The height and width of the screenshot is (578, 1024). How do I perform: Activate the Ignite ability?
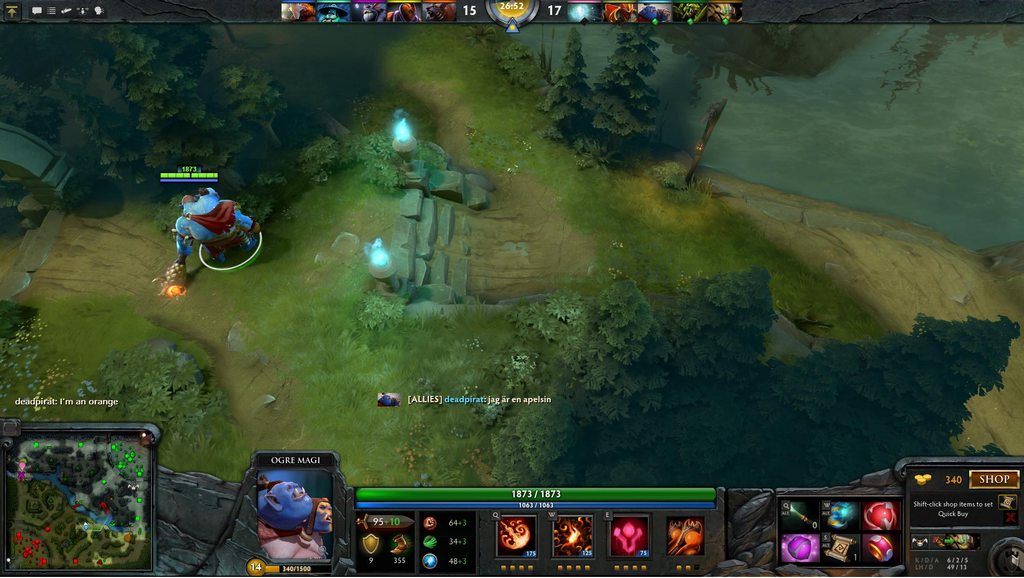pos(572,535)
